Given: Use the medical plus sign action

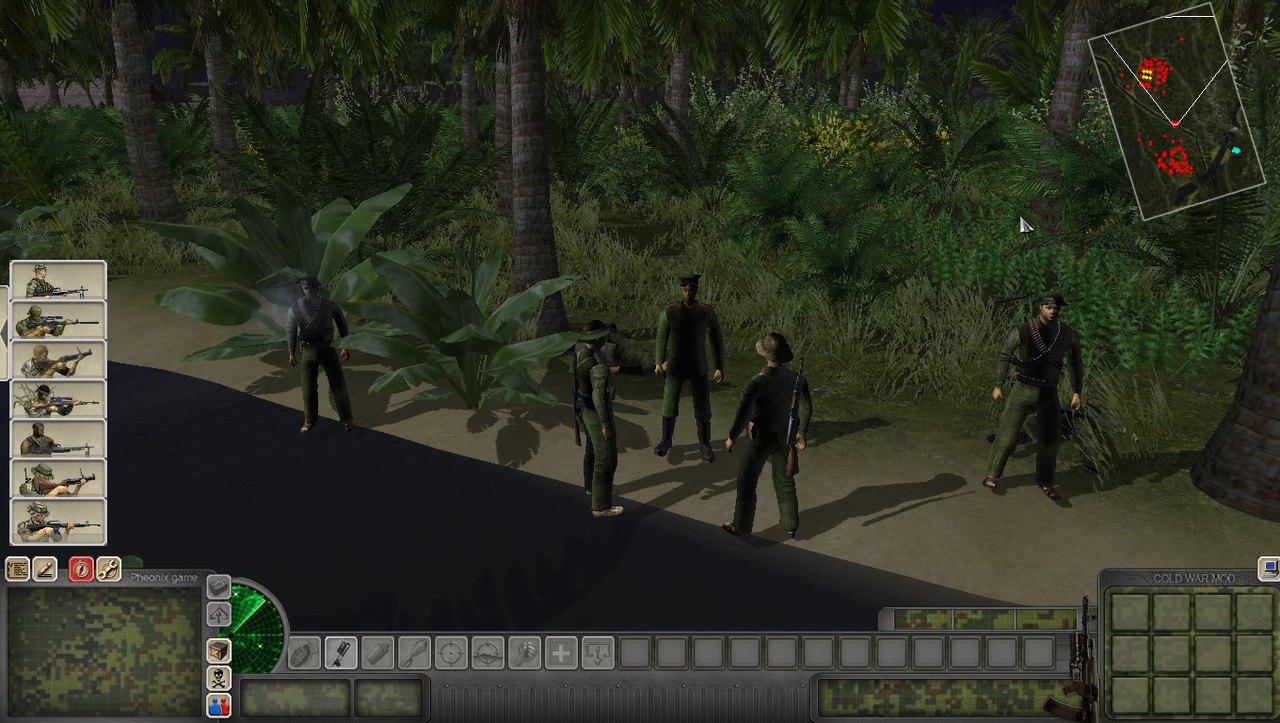Looking at the screenshot, I should click(x=561, y=653).
